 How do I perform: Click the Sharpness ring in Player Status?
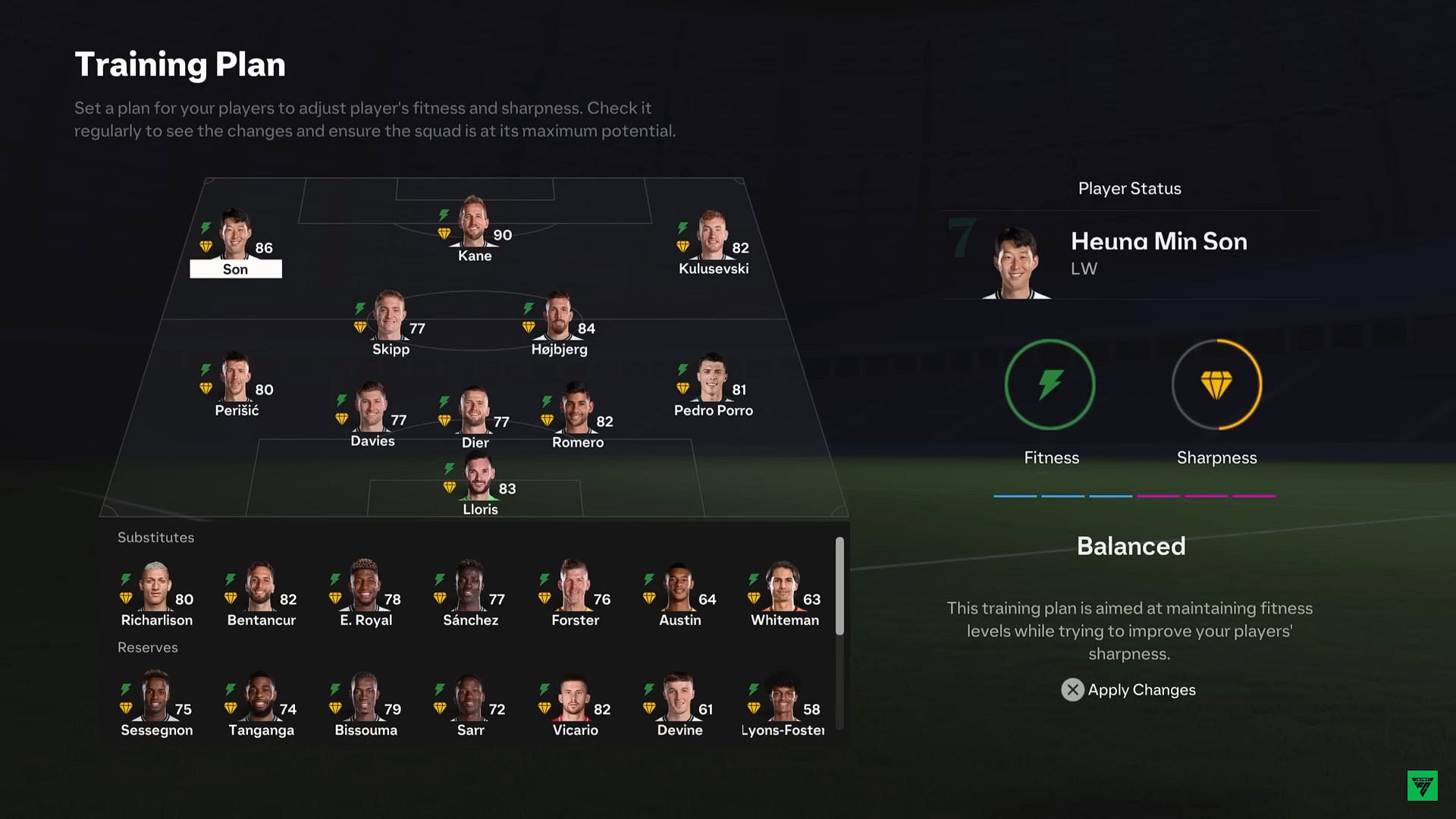(x=1216, y=384)
